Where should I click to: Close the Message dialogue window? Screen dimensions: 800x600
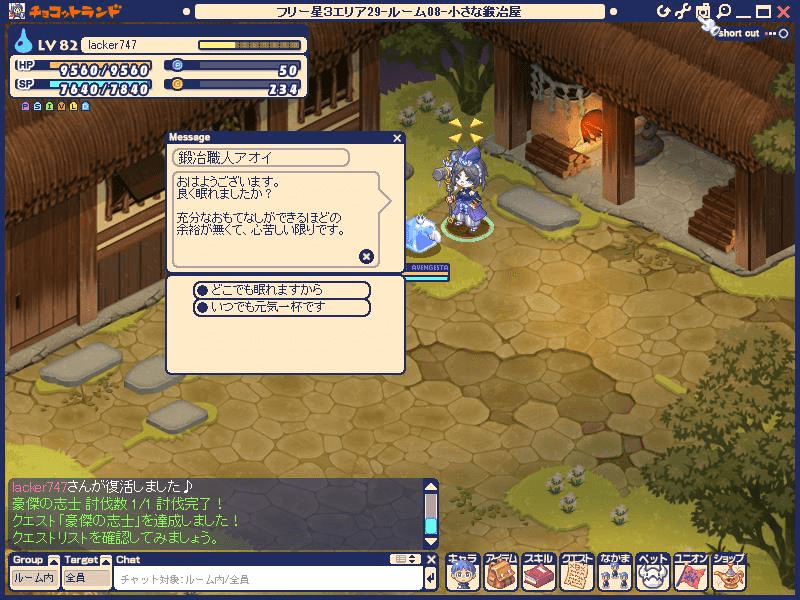[397, 138]
